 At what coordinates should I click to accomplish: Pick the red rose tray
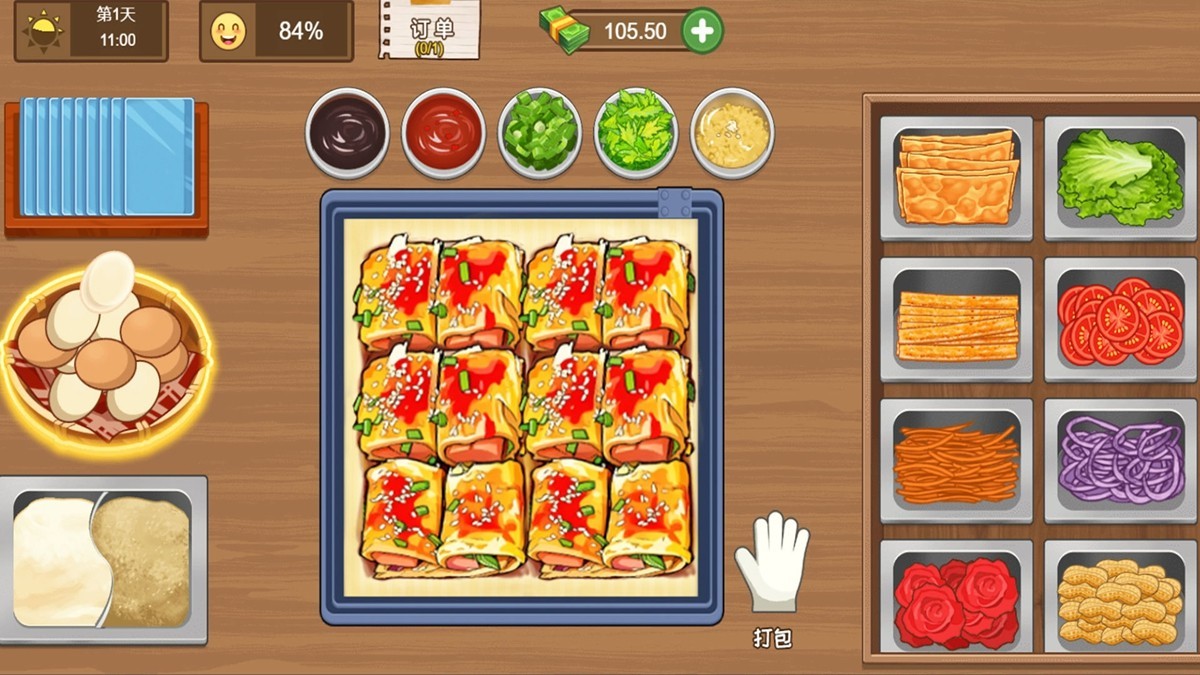pos(956,602)
